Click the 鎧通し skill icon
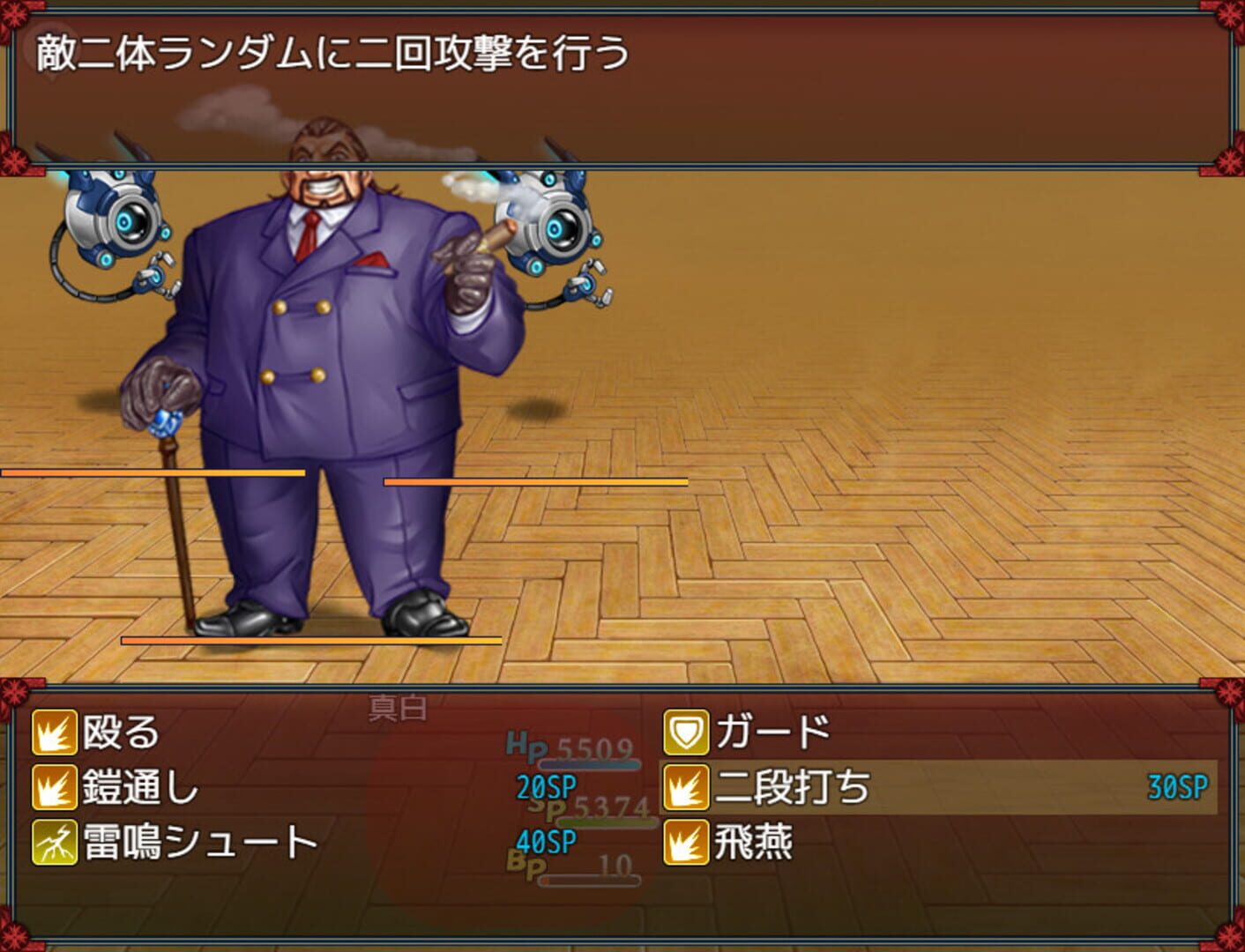This screenshot has width=1245, height=952. click(53, 788)
